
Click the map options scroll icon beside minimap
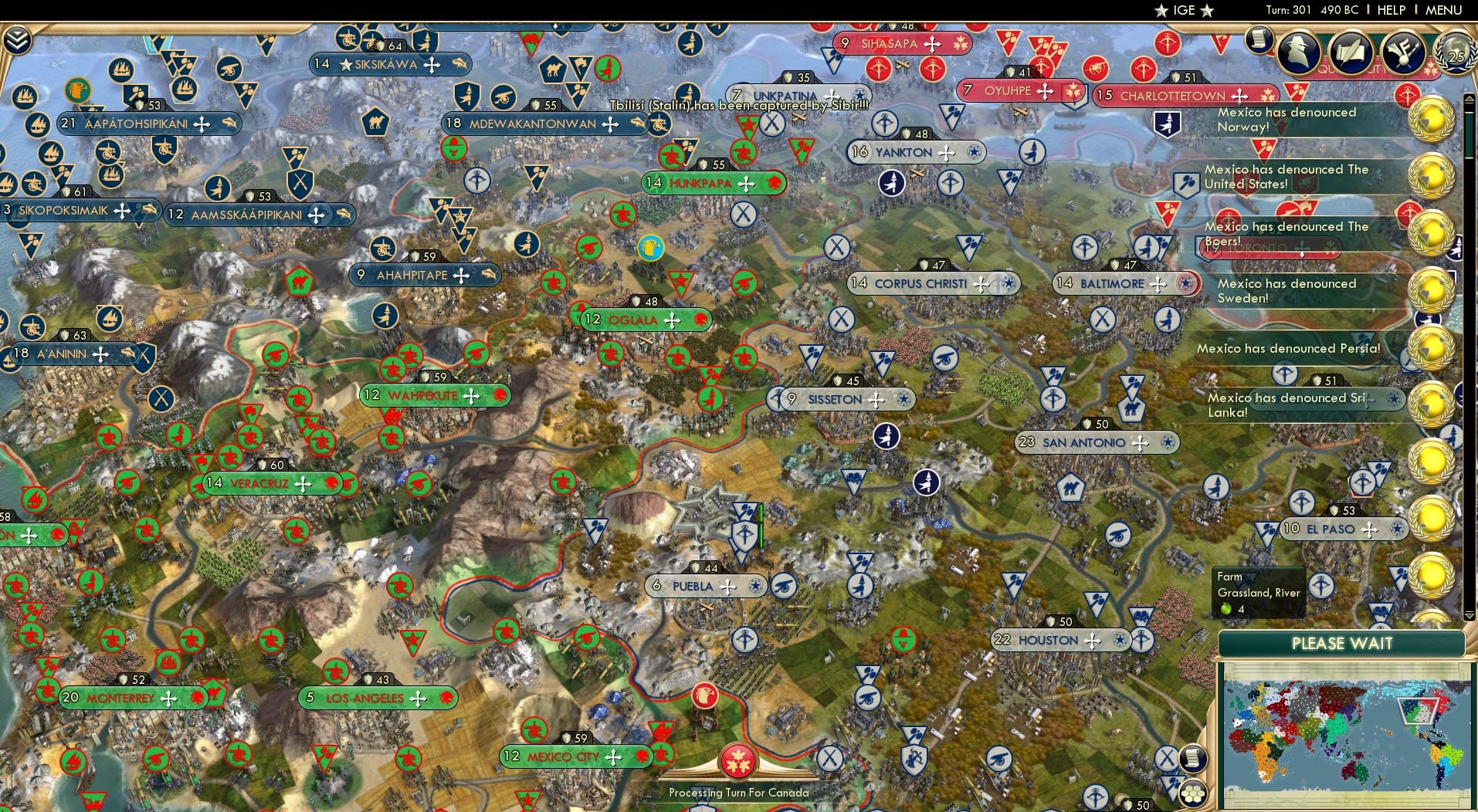click(1193, 758)
